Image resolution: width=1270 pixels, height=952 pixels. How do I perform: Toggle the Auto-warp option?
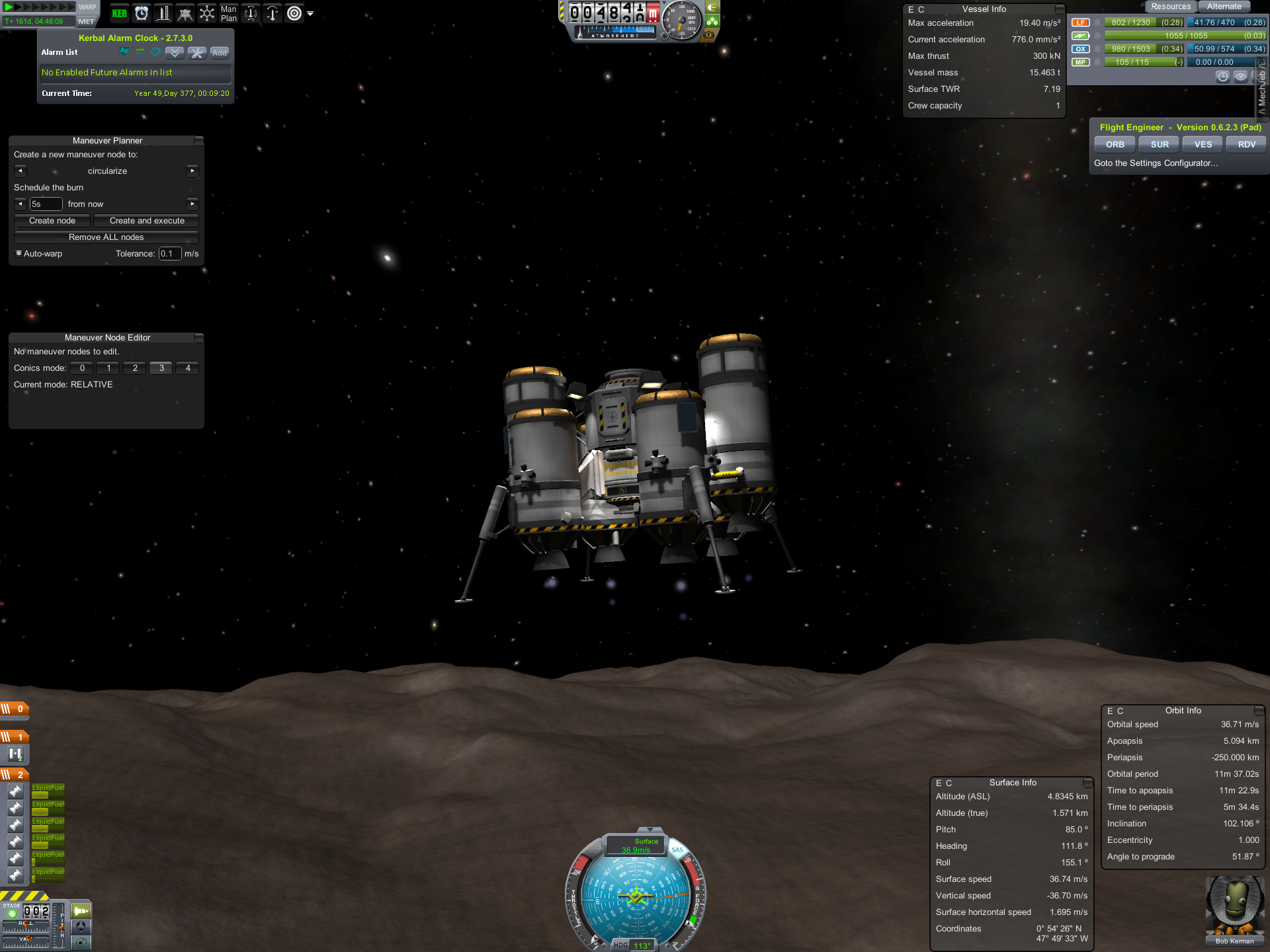coord(19,253)
